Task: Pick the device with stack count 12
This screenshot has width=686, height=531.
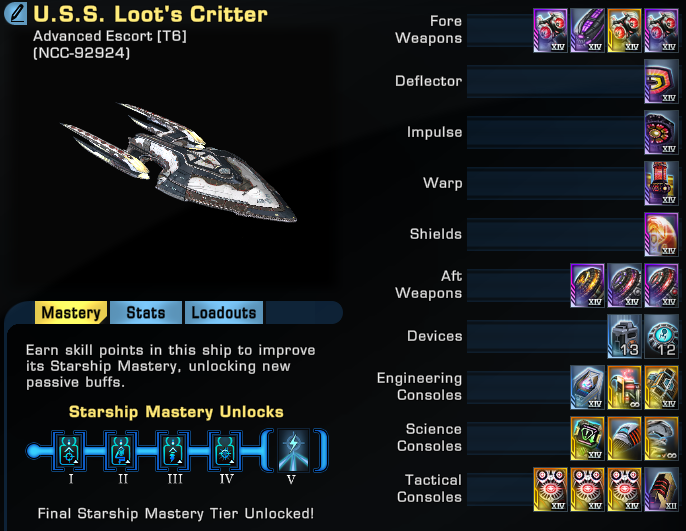Action: [x=661, y=336]
